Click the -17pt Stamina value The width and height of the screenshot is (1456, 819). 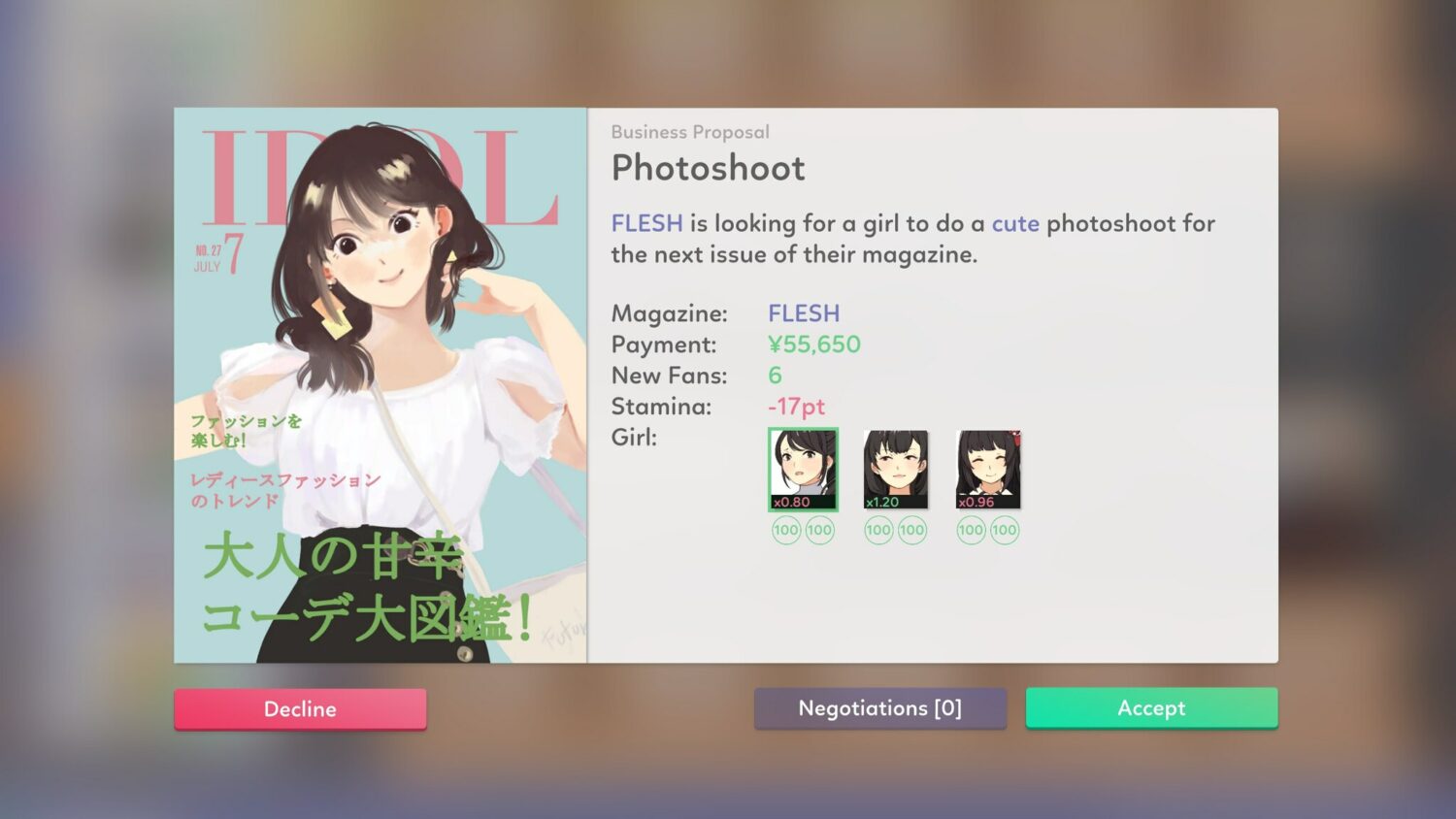point(796,407)
